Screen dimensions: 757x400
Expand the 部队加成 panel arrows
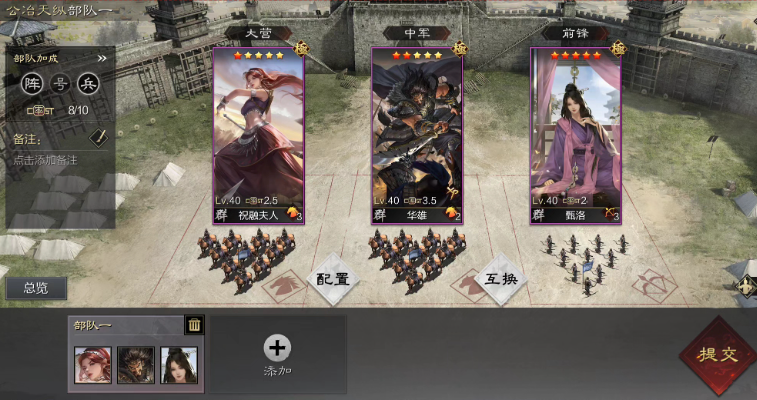coord(101,58)
